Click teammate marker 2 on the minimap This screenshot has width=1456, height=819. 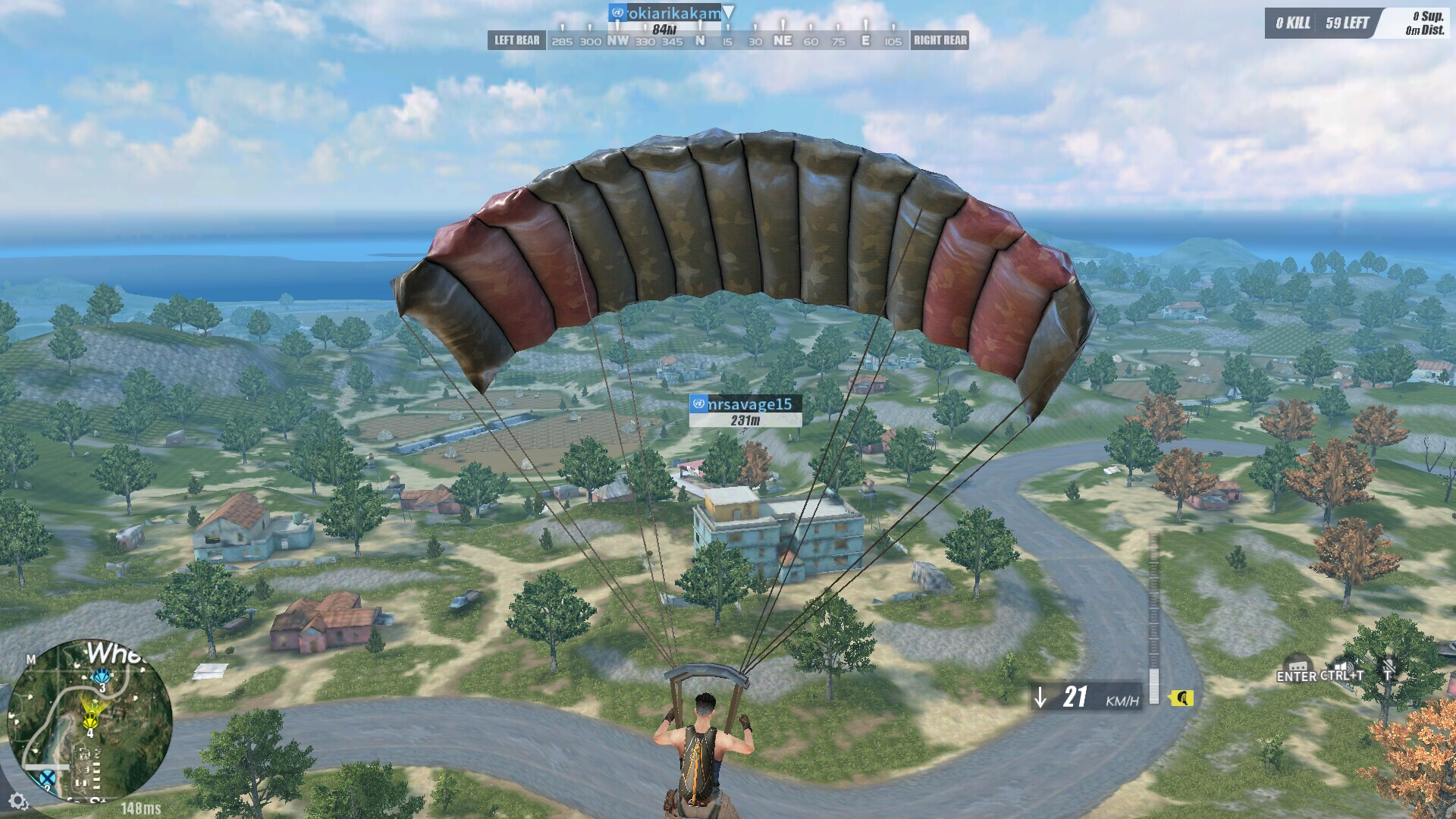[48, 777]
